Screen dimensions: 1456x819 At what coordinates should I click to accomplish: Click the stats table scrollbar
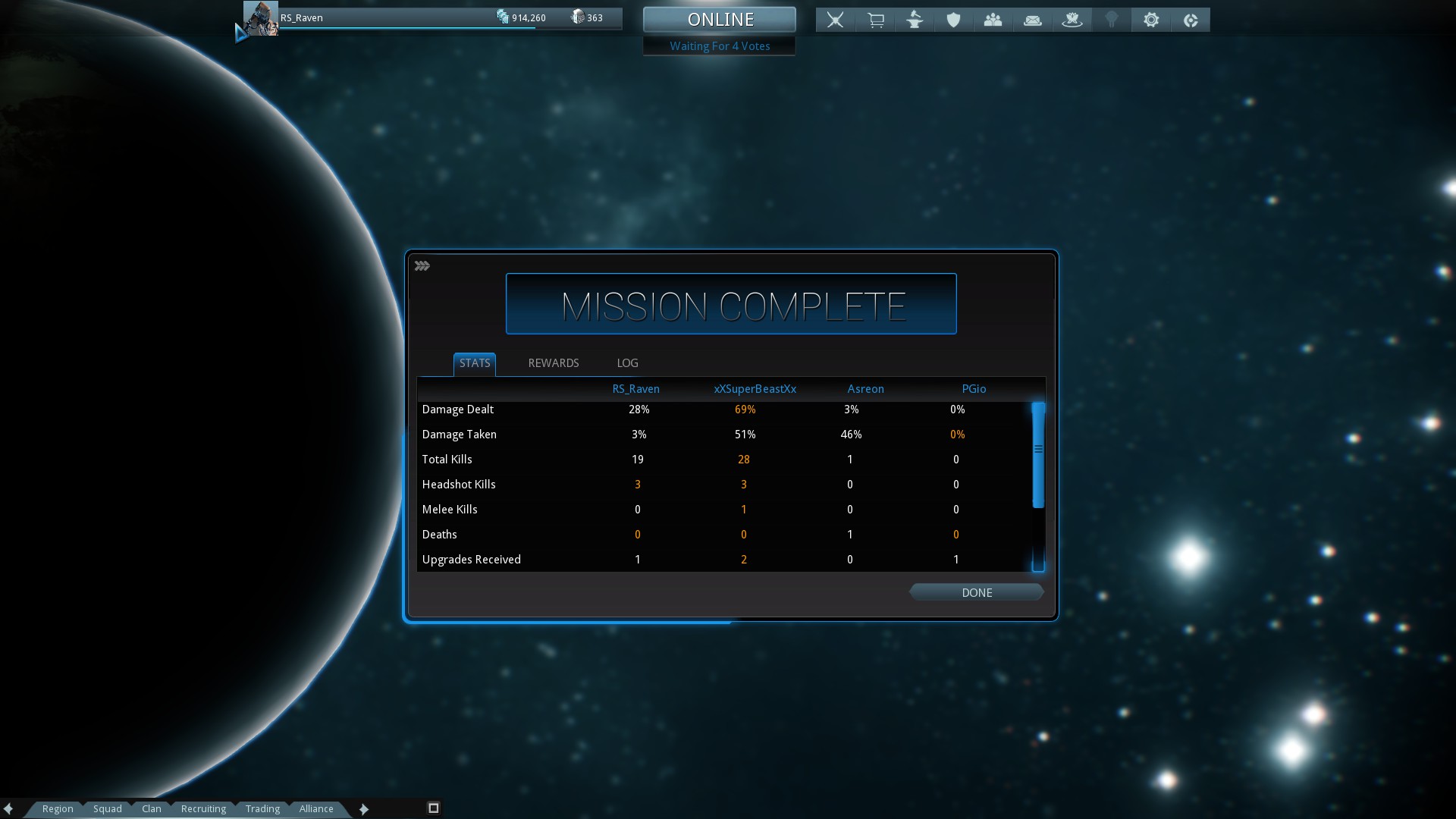(x=1038, y=455)
